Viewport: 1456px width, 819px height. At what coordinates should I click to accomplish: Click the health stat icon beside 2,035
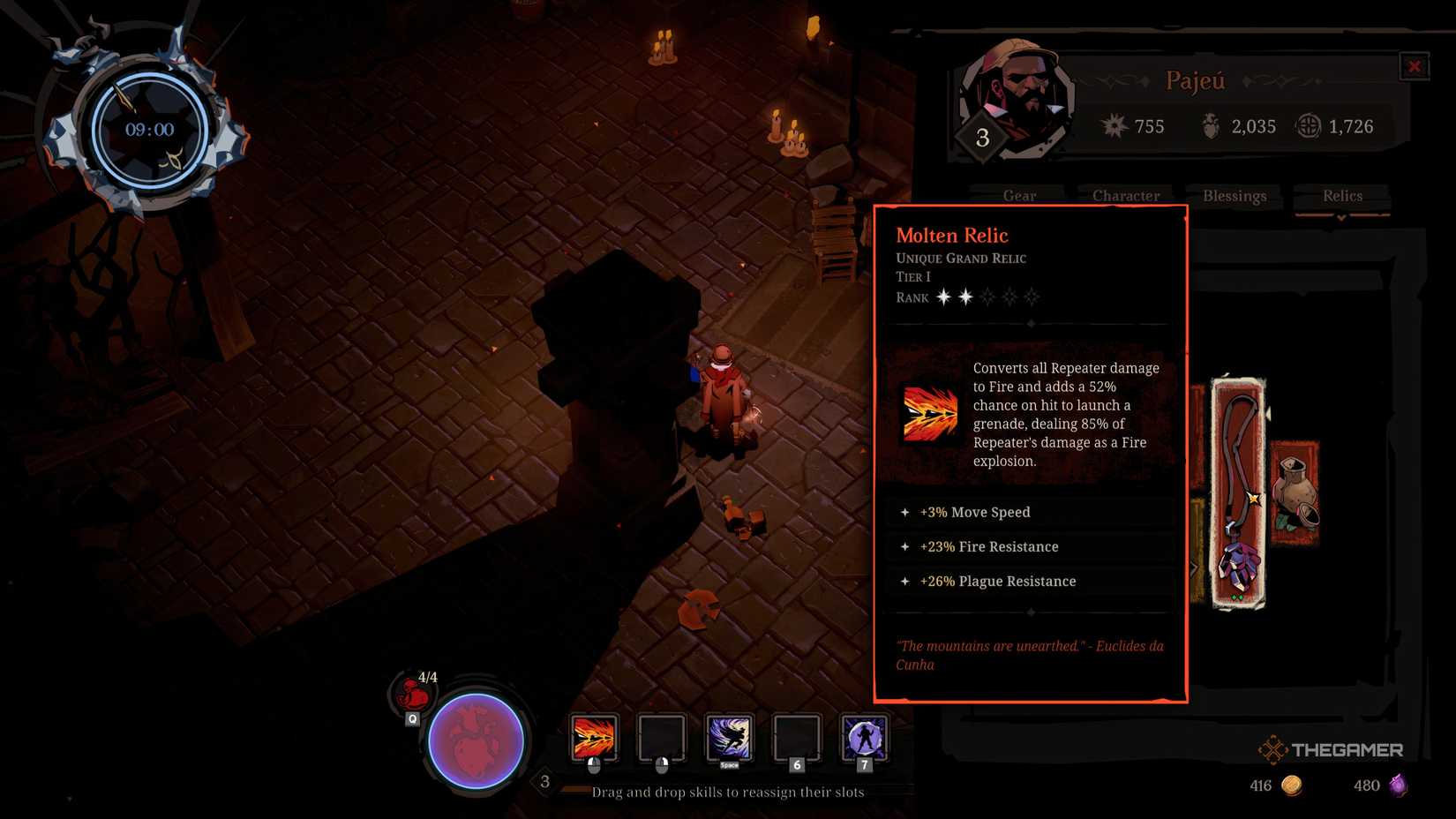[x=1210, y=126]
